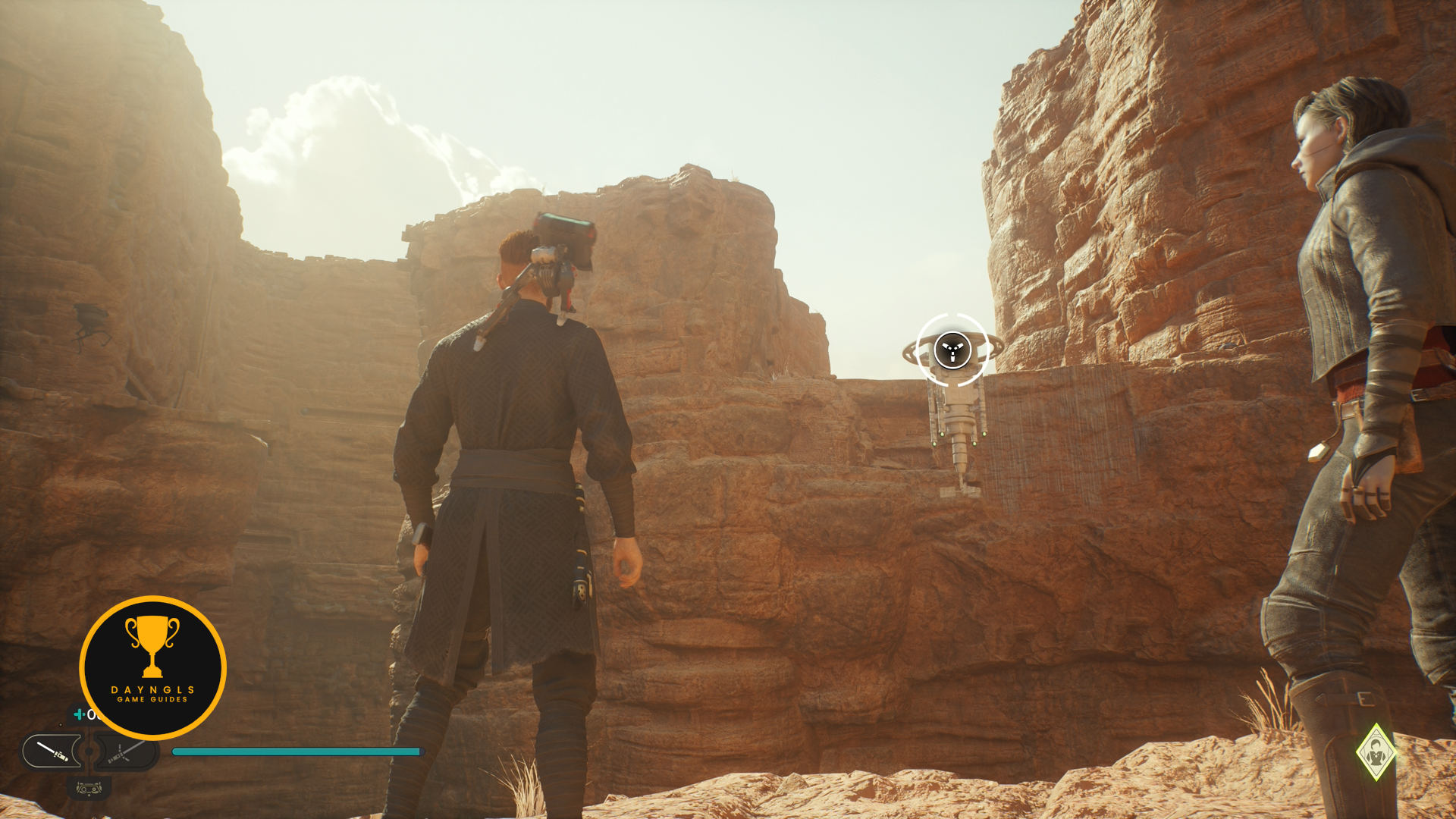This screenshot has width=1456, height=819.
Task: Trigger the companion ability diamond icon
Action: 1375,752
